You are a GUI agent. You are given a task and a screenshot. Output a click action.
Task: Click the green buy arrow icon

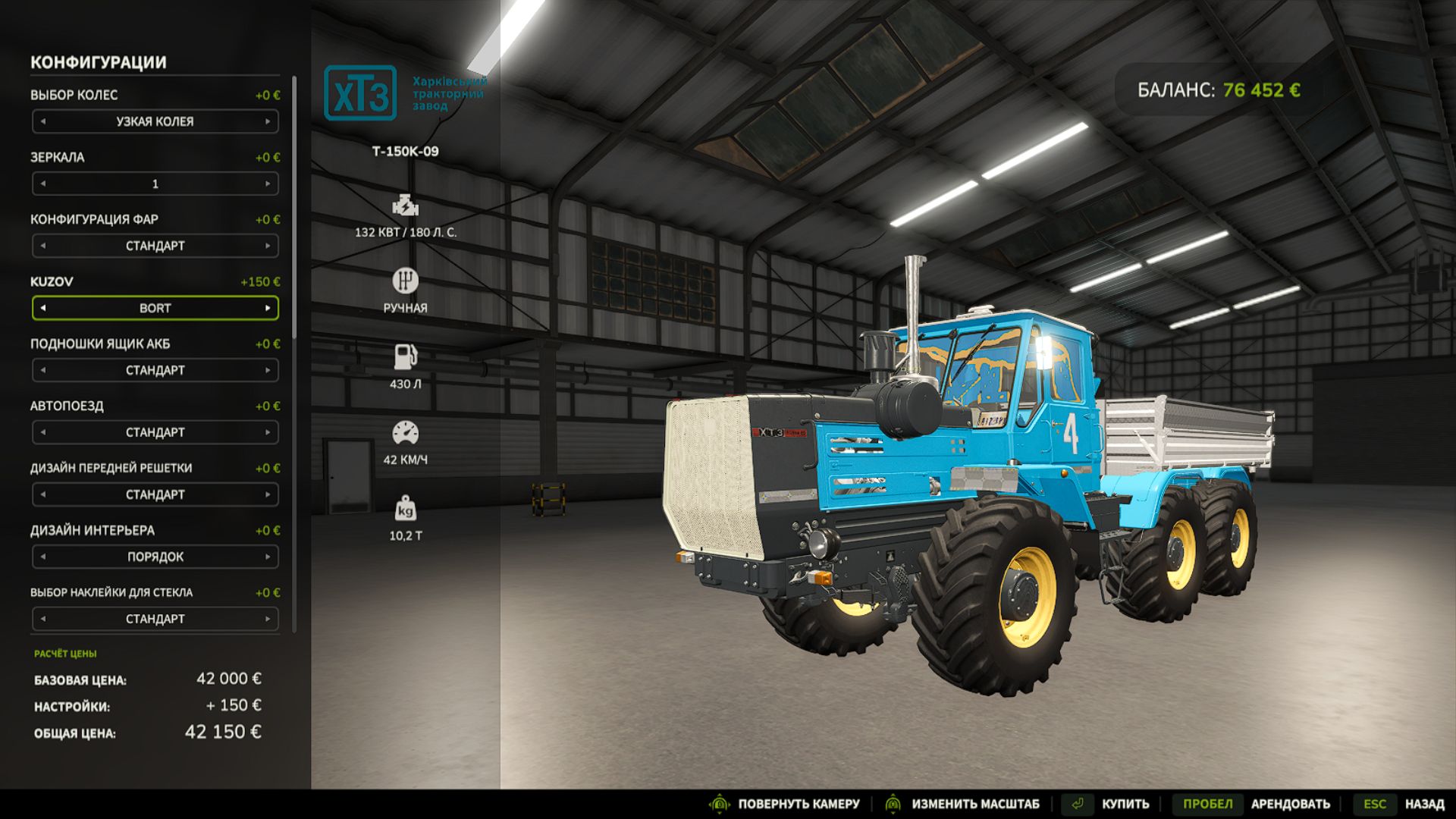pyautogui.click(x=1077, y=802)
